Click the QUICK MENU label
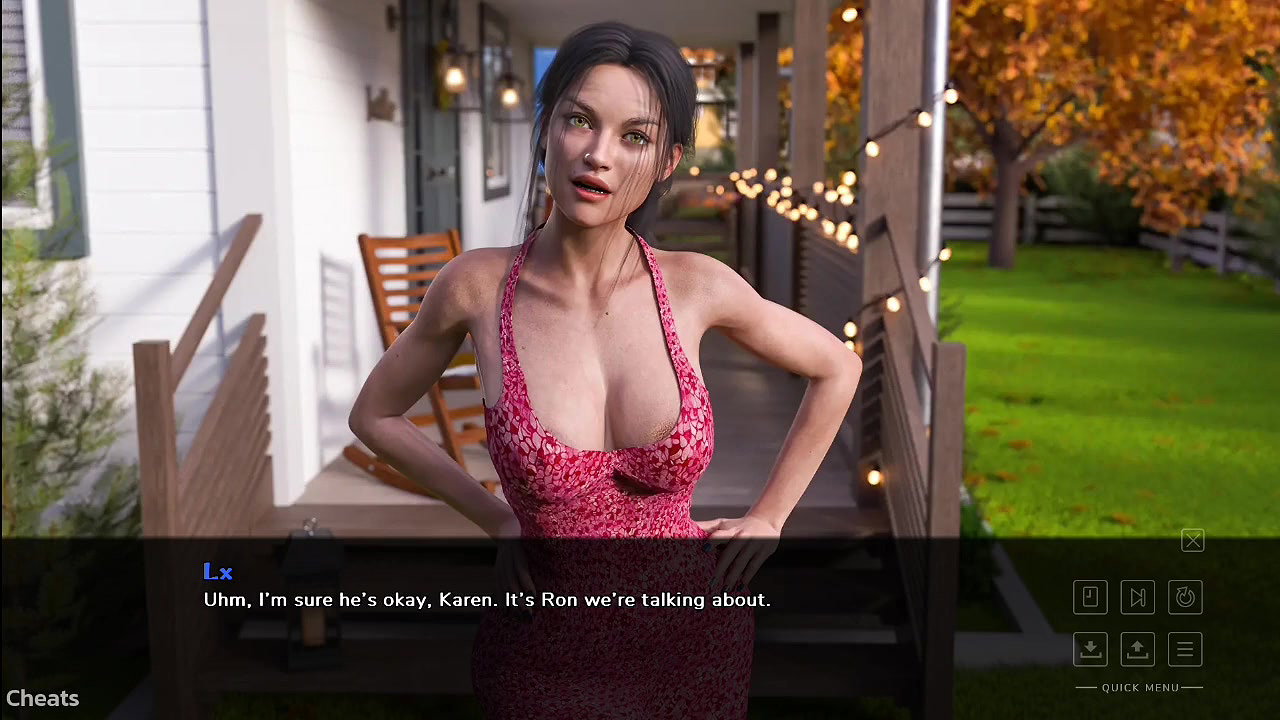Image resolution: width=1280 pixels, height=720 pixels. click(x=1140, y=688)
